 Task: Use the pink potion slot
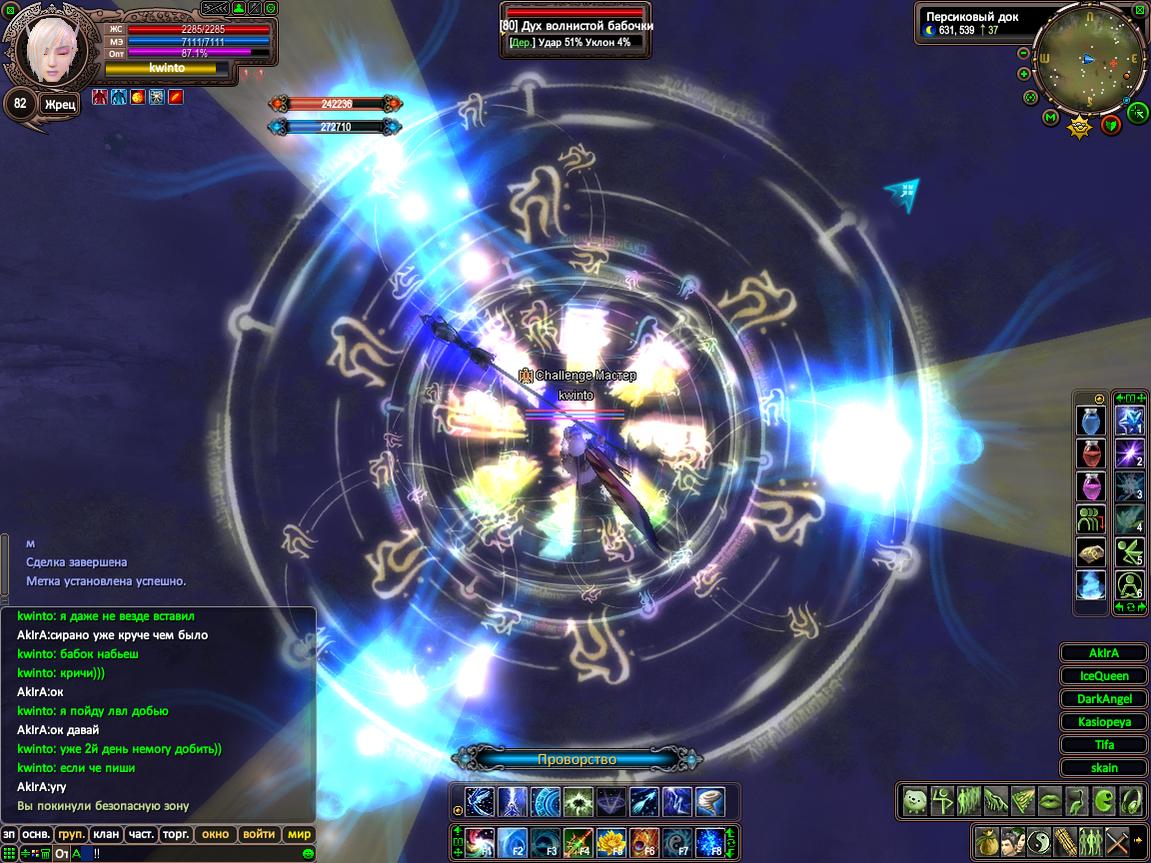pos(1090,487)
